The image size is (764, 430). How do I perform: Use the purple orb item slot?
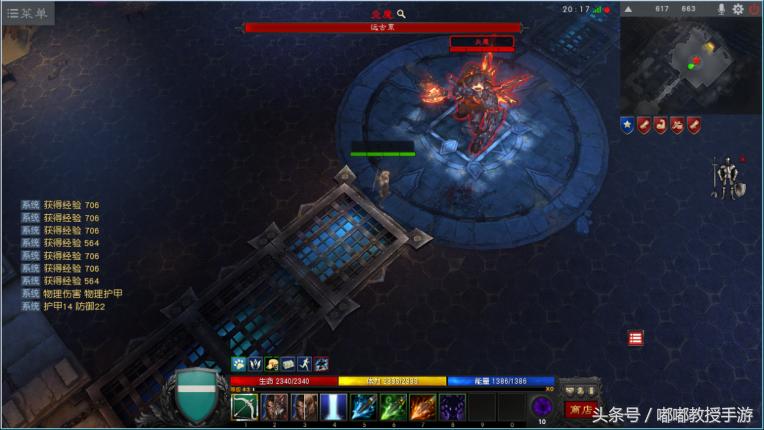tap(542, 406)
